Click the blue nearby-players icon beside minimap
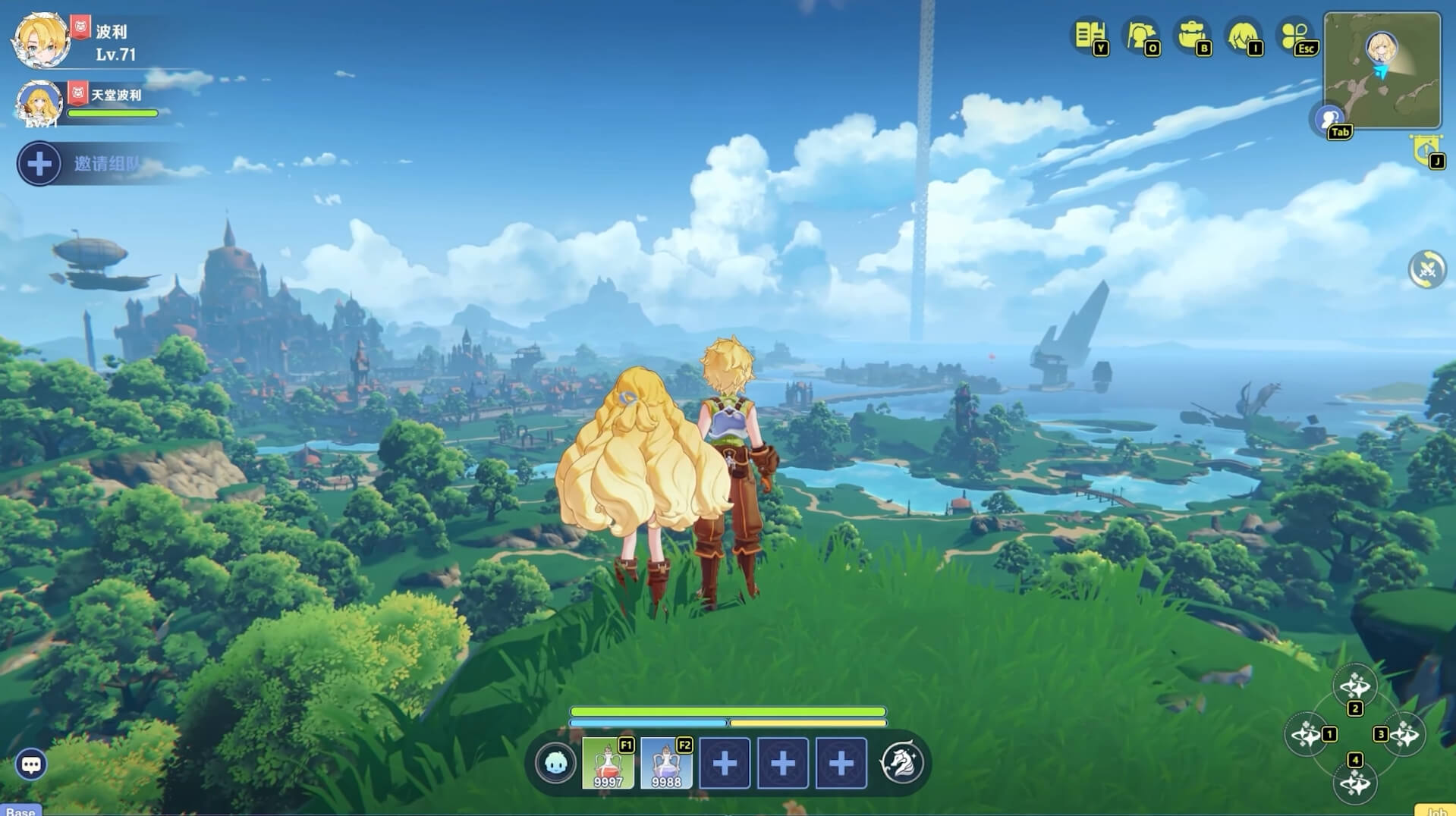The width and height of the screenshot is (1456, 816). pyautogui.click(x=1328, y=118)
